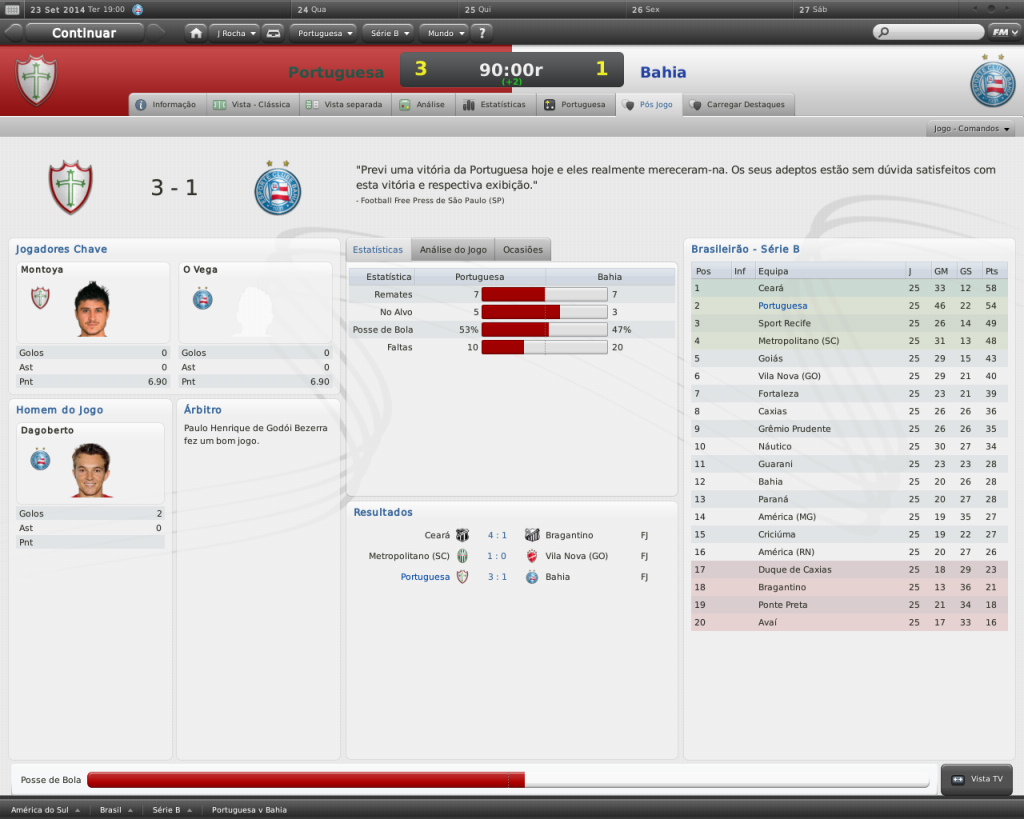This screenshot has width=1024, height=819.
Task: Go to the home screen icon
Action: pyautogui.click(x=196, y=33)
